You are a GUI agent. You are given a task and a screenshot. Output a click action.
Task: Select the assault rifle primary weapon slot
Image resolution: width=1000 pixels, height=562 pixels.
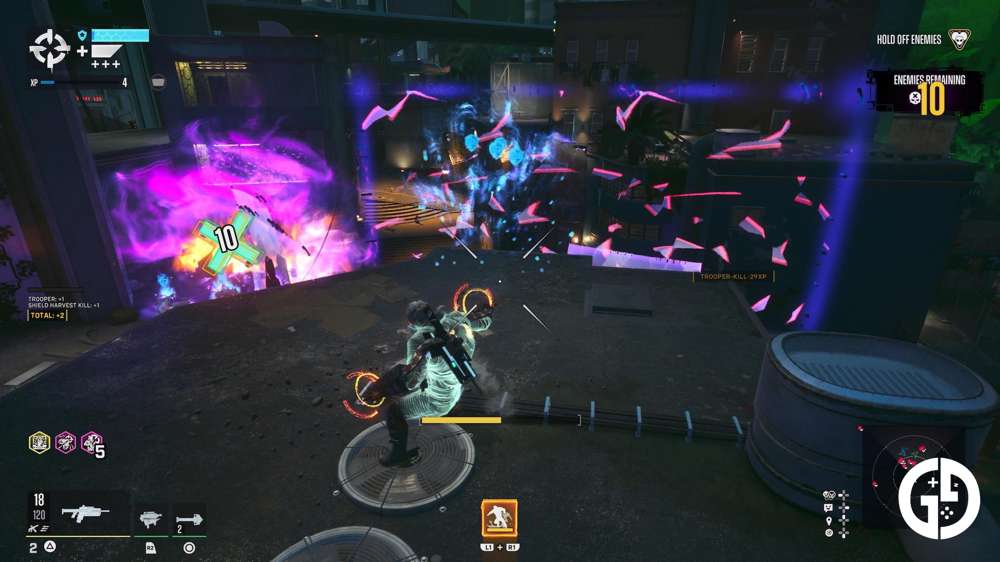[x=84, y=513]
